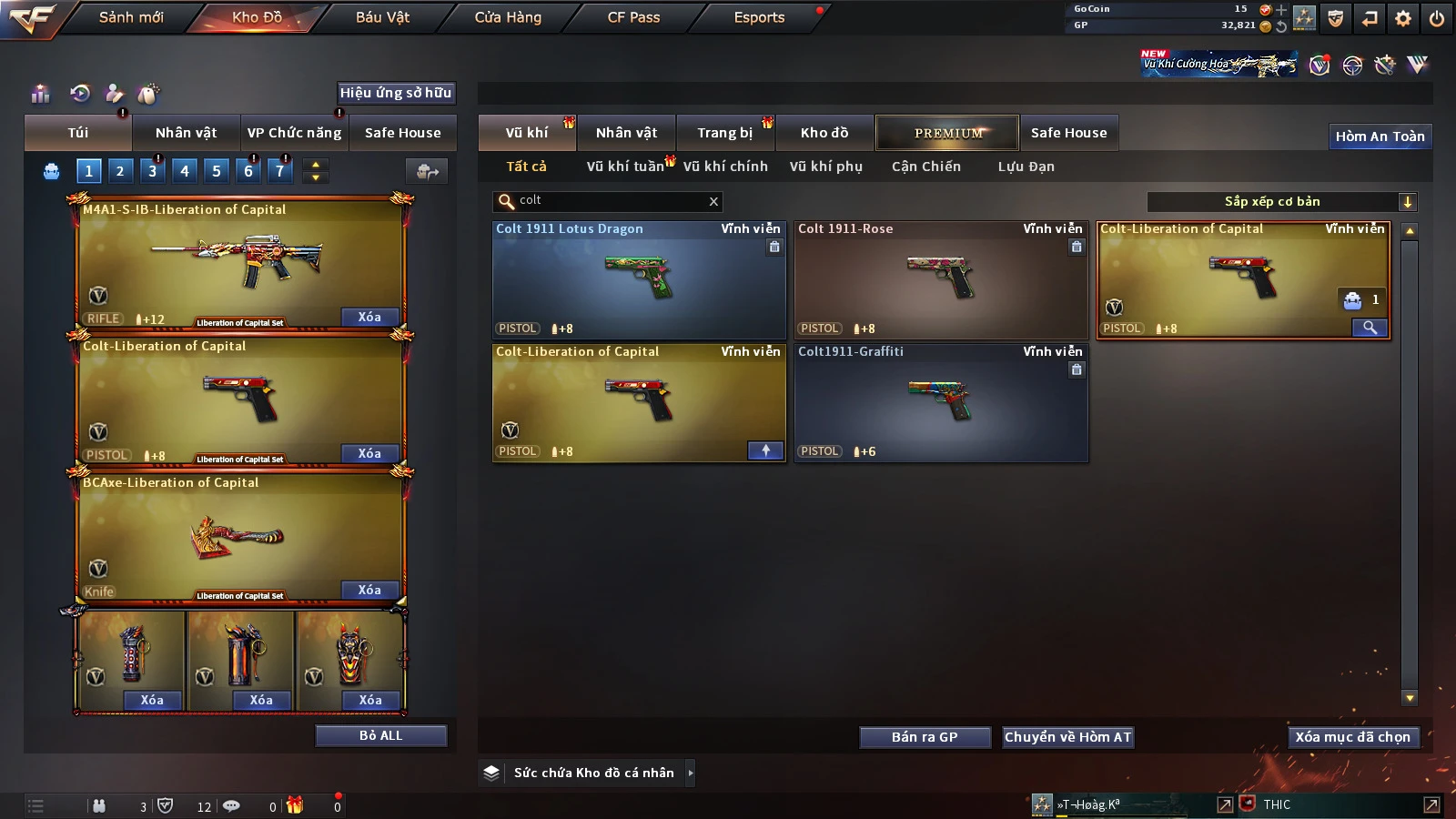Open the settings gear icon
The width and height of the screenshot is (1456, 819).
point(1403,18)
